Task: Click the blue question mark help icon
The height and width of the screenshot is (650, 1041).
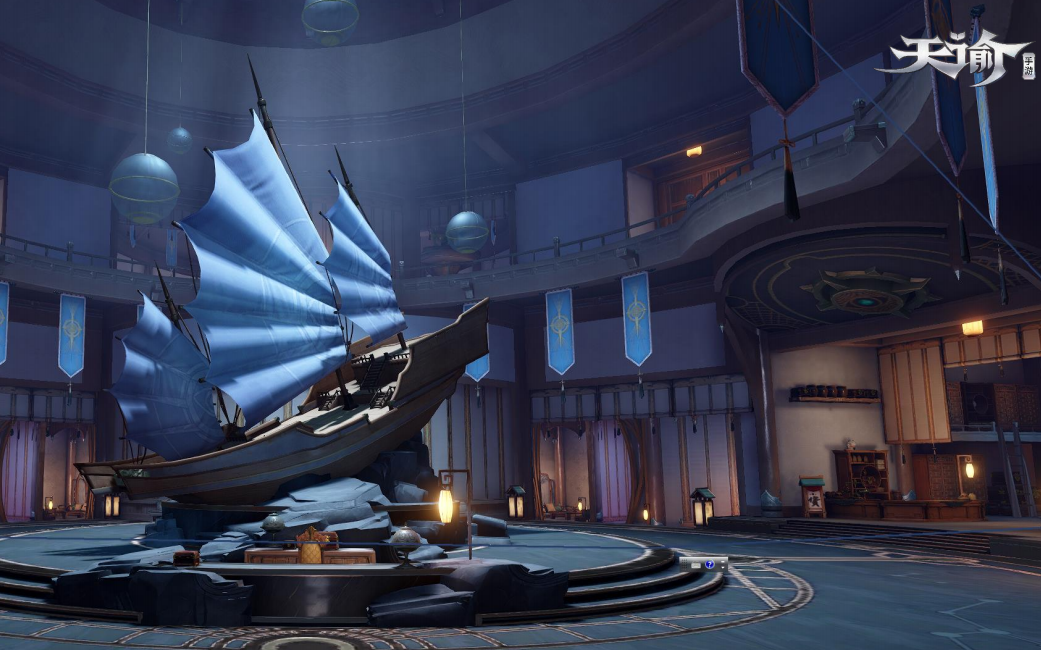Action: (x=710, y=564)
